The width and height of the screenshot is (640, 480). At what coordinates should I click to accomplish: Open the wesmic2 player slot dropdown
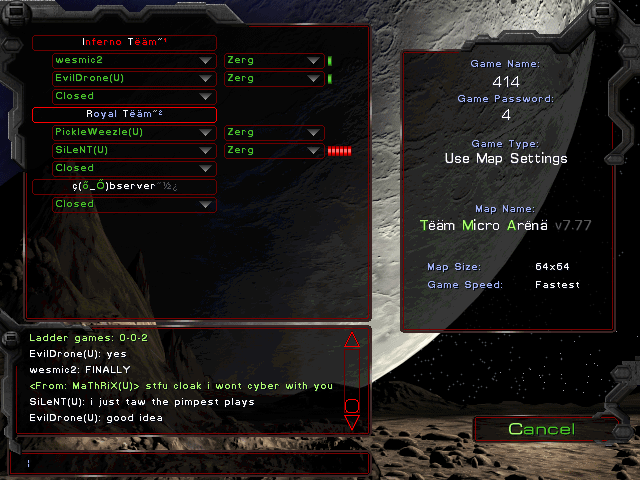(x=134, y=60)
